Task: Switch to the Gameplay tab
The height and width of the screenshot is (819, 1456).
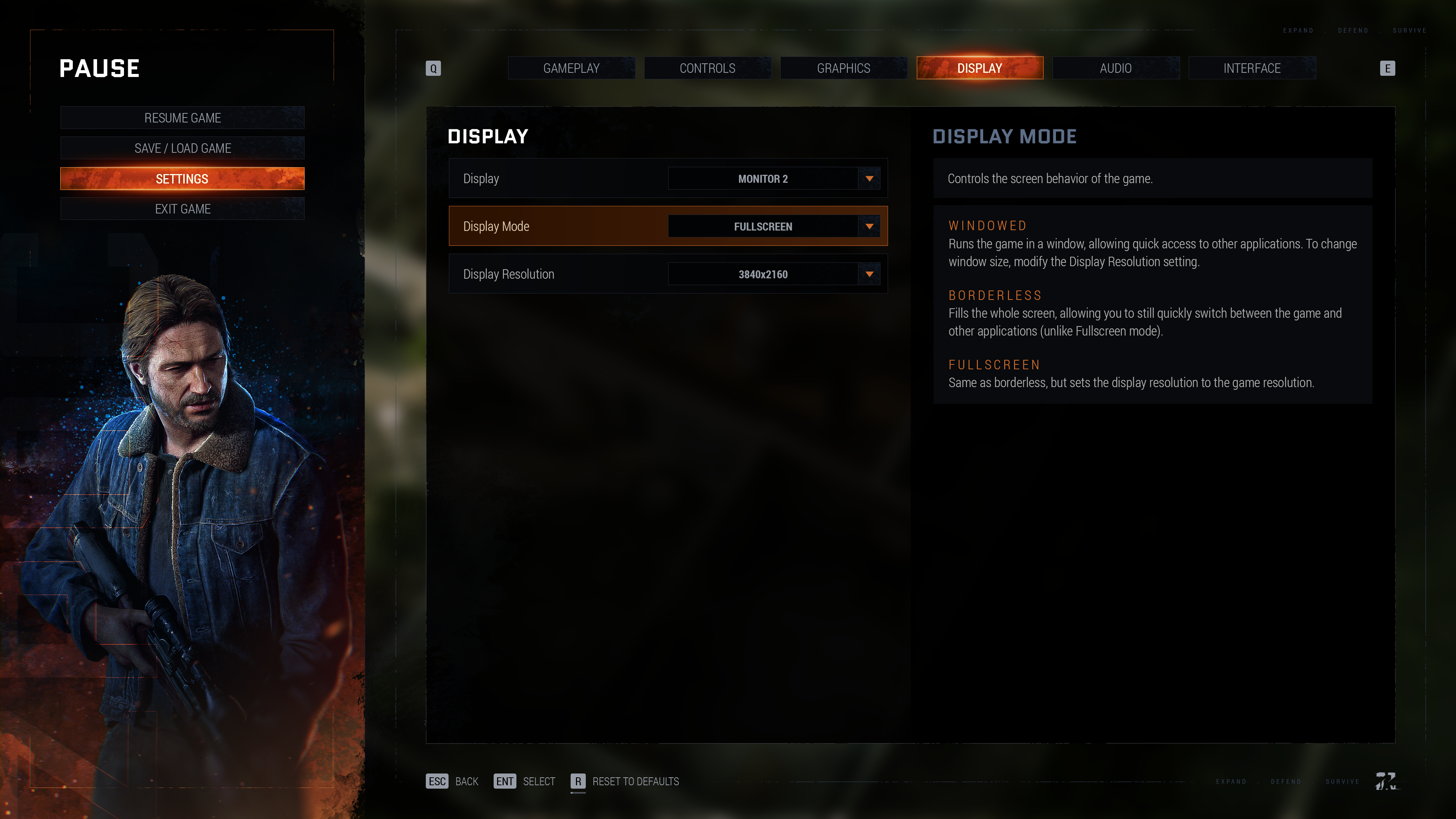Action: [571, 68]
